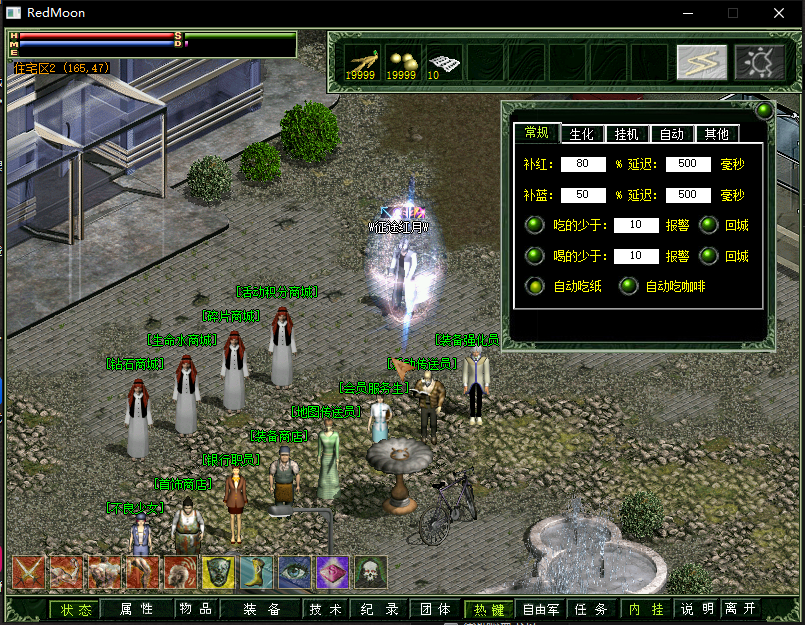Open the 装备 equipment menu
Image resolution: width=805 pixels, height=625 pixels.
[x=260, y=609]
